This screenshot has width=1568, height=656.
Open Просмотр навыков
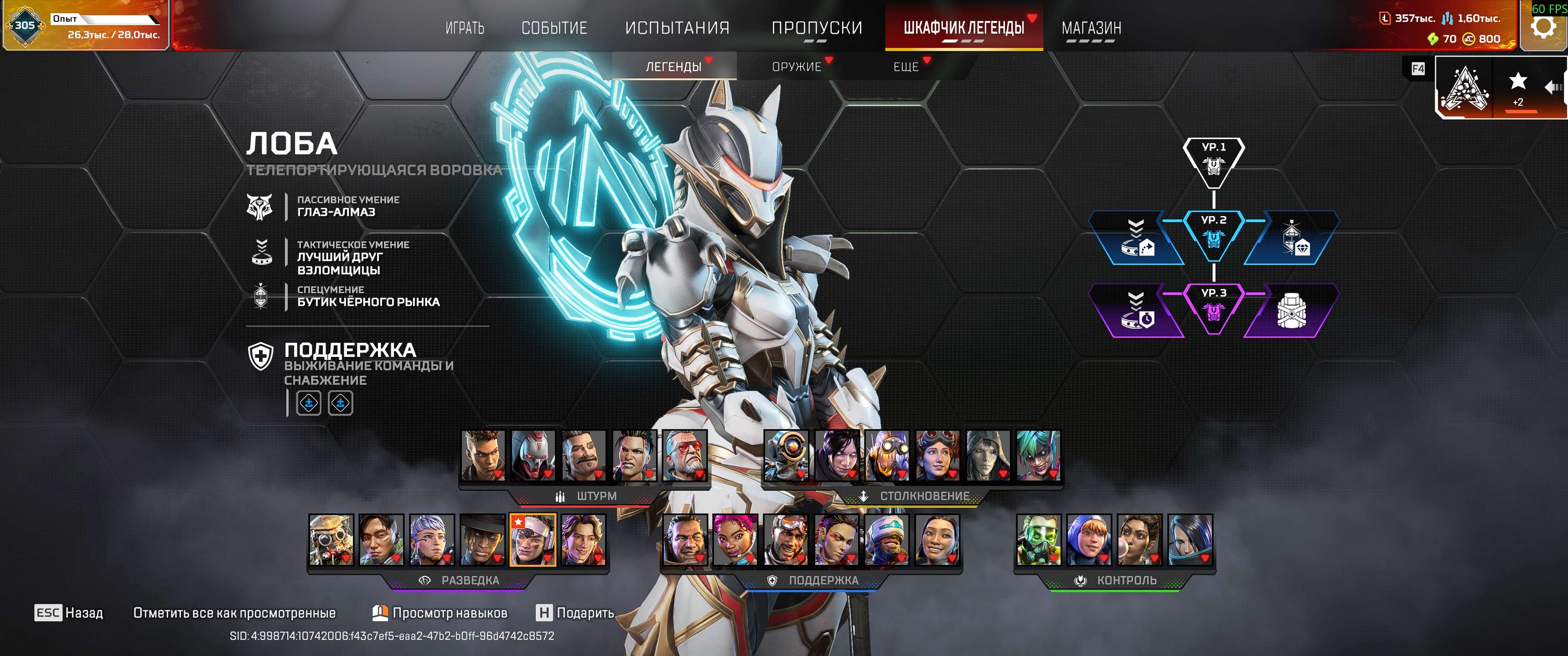440,613
